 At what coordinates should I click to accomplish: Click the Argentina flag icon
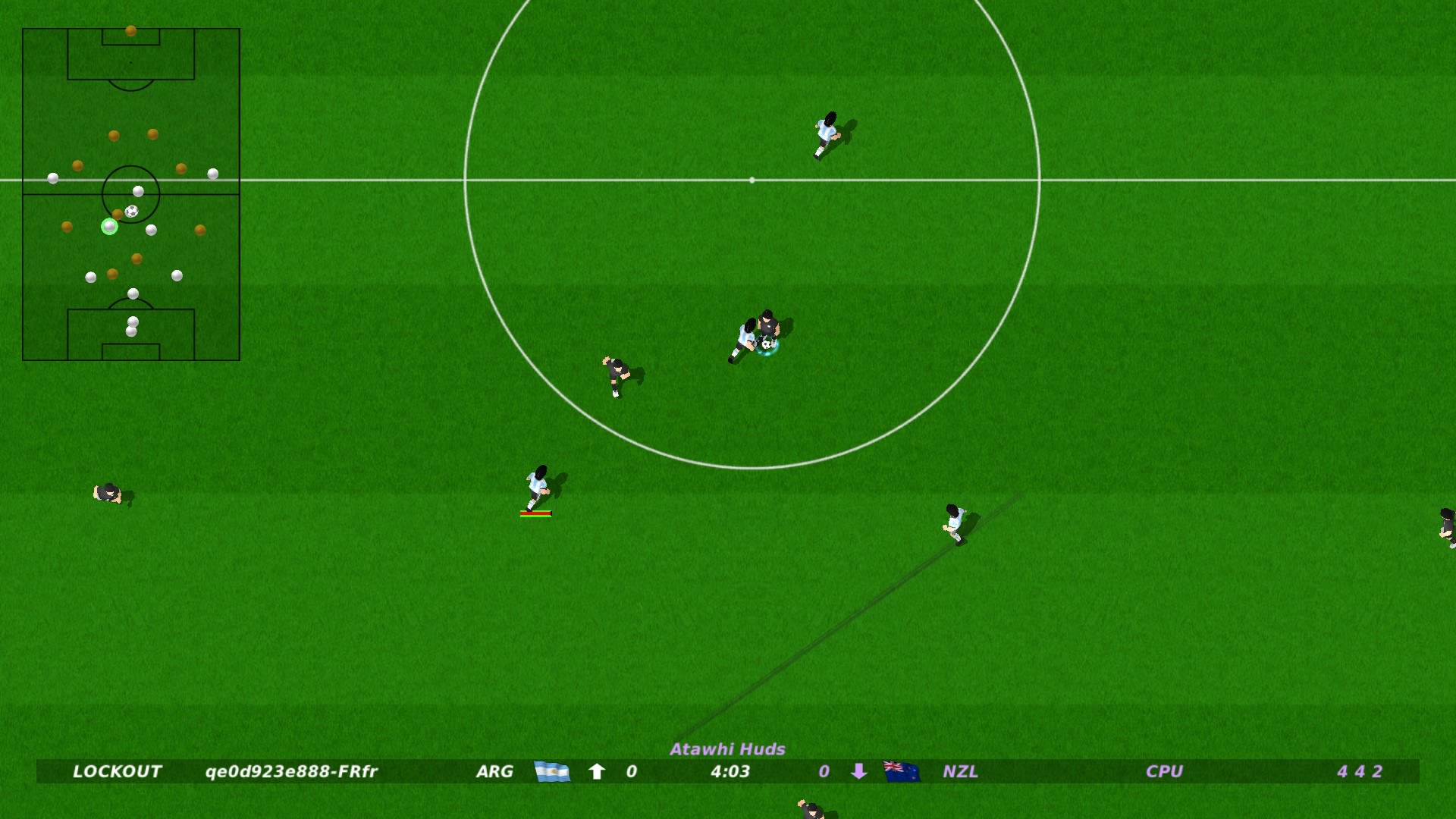[x=553, y=772]
